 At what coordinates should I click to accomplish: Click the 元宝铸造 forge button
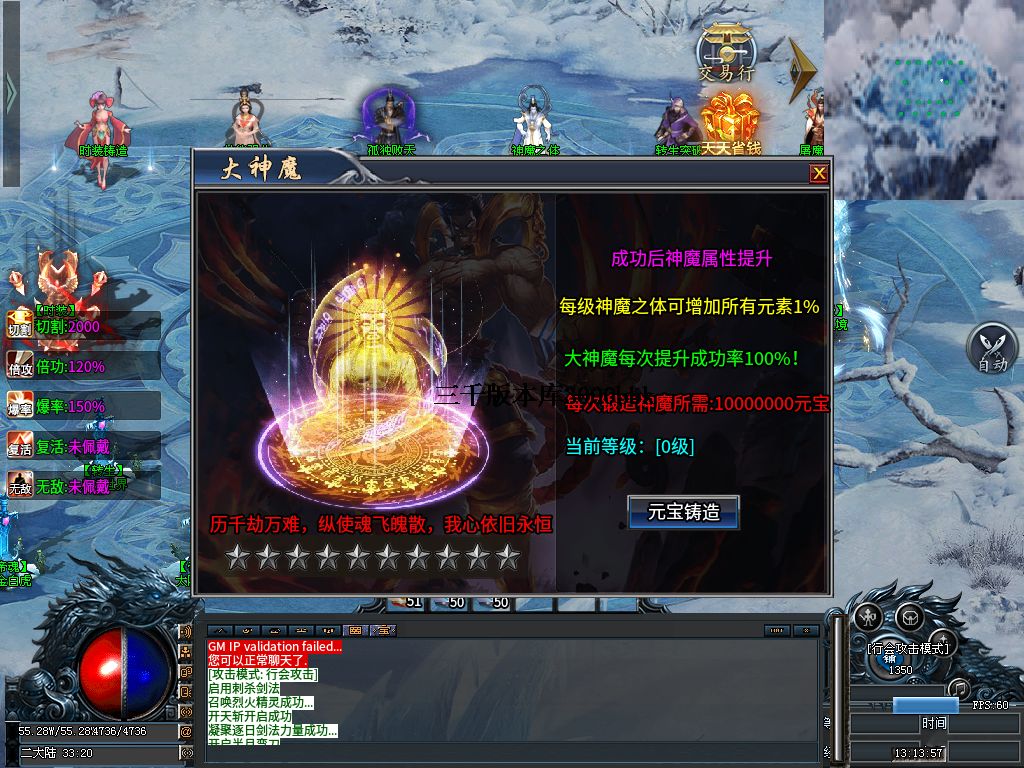tap(684, 512)
